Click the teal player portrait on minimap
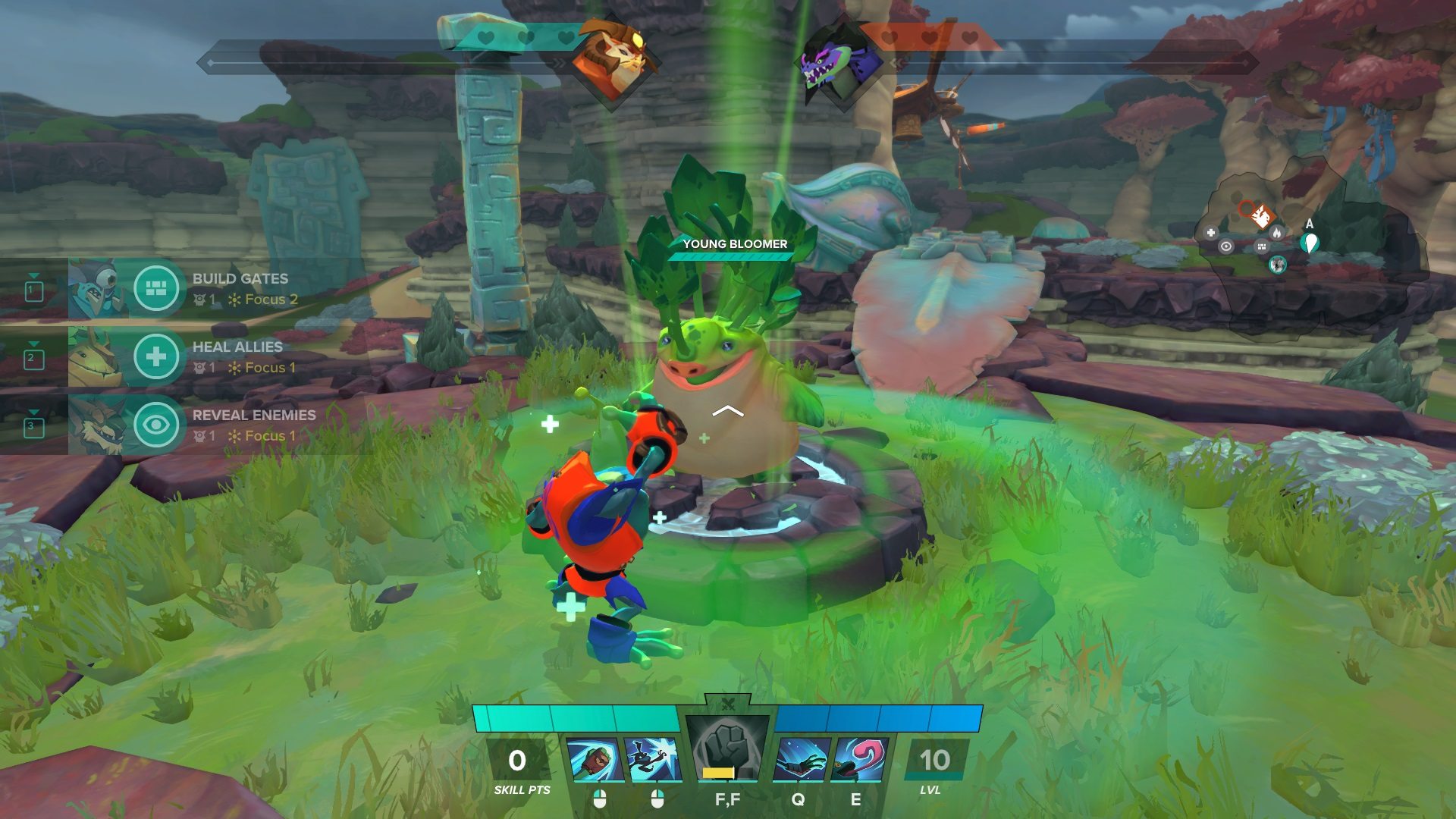Viewport: 1456px width, 819px height. [1278, 264]
